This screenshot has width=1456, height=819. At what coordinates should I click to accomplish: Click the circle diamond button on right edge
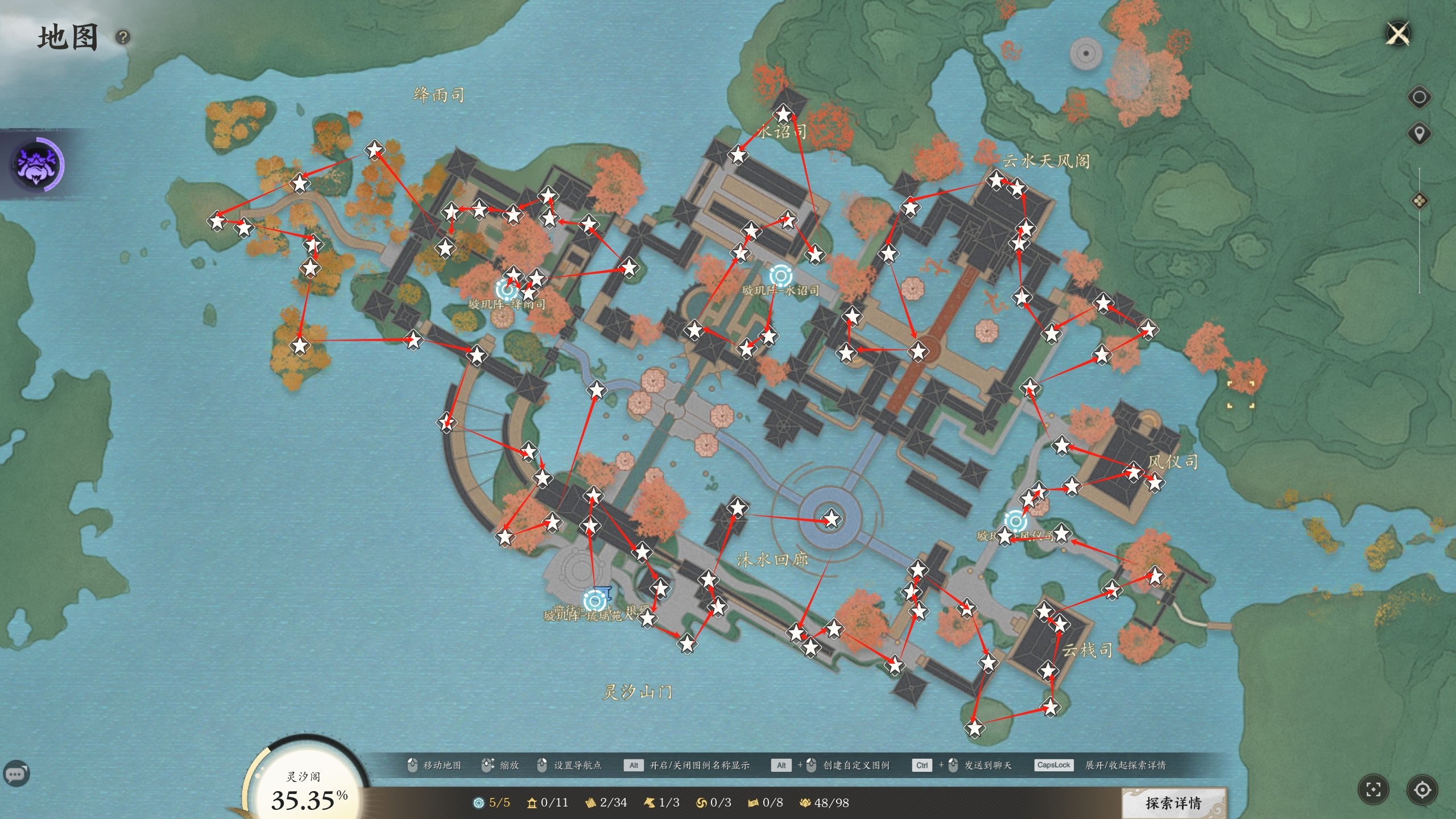[1419, 97]
